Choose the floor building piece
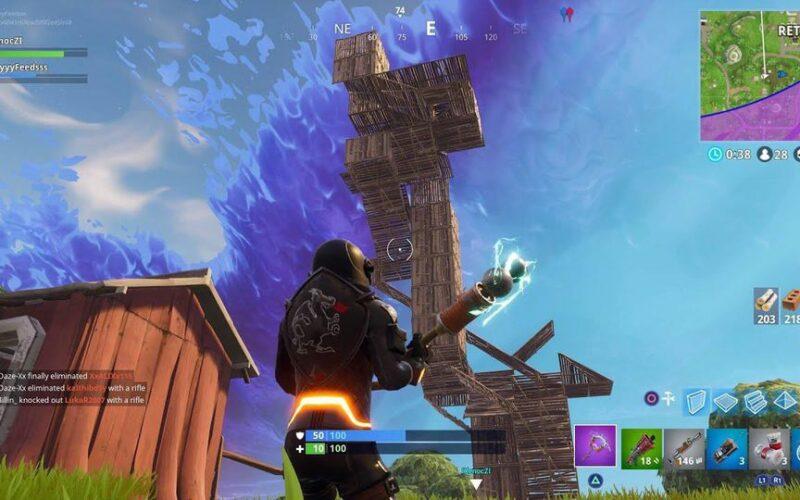 (727, 401)
